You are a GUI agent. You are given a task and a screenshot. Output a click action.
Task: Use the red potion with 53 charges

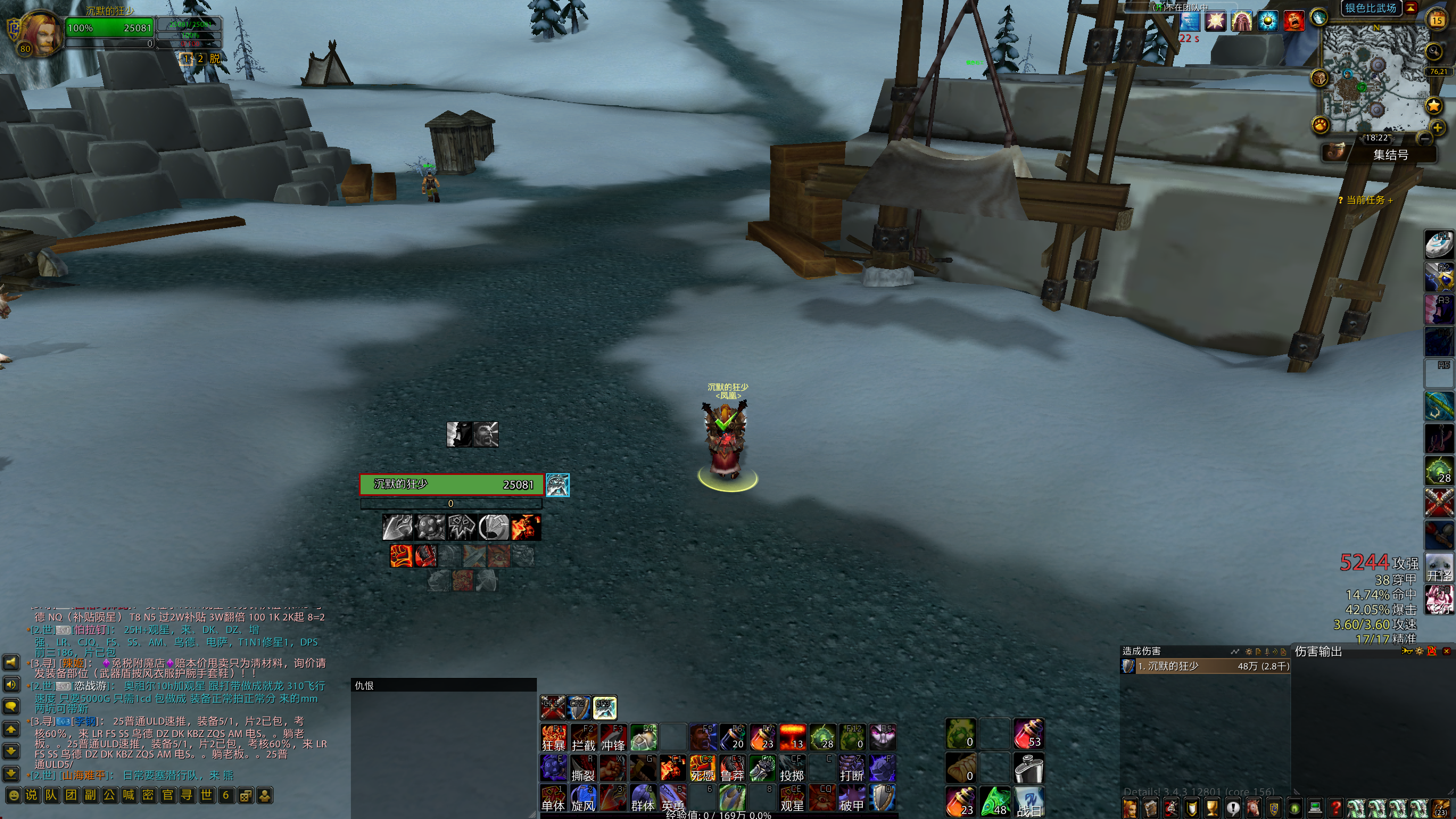point(1028,734)
